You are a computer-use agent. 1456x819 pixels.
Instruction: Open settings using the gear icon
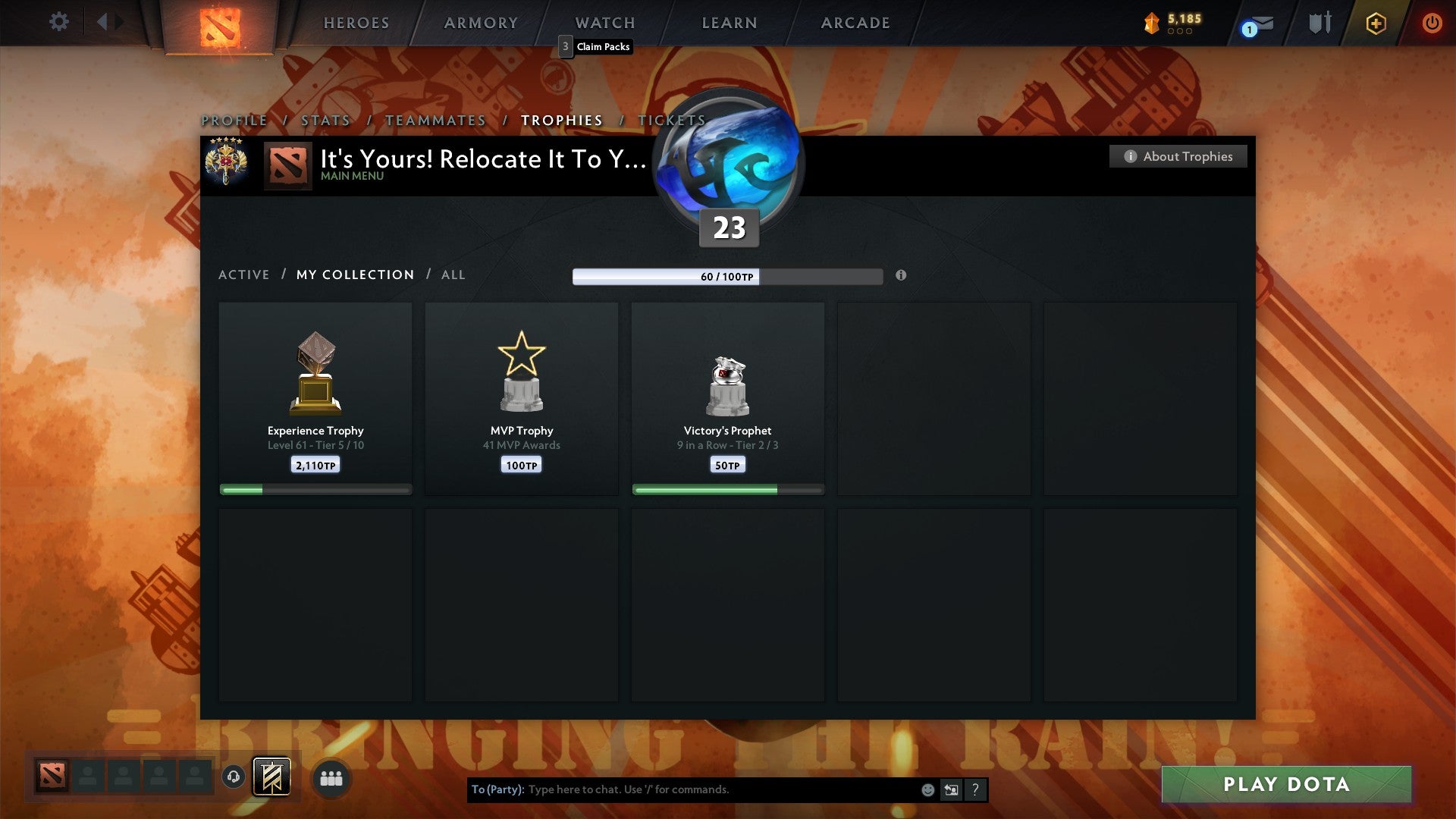(58, 22)
